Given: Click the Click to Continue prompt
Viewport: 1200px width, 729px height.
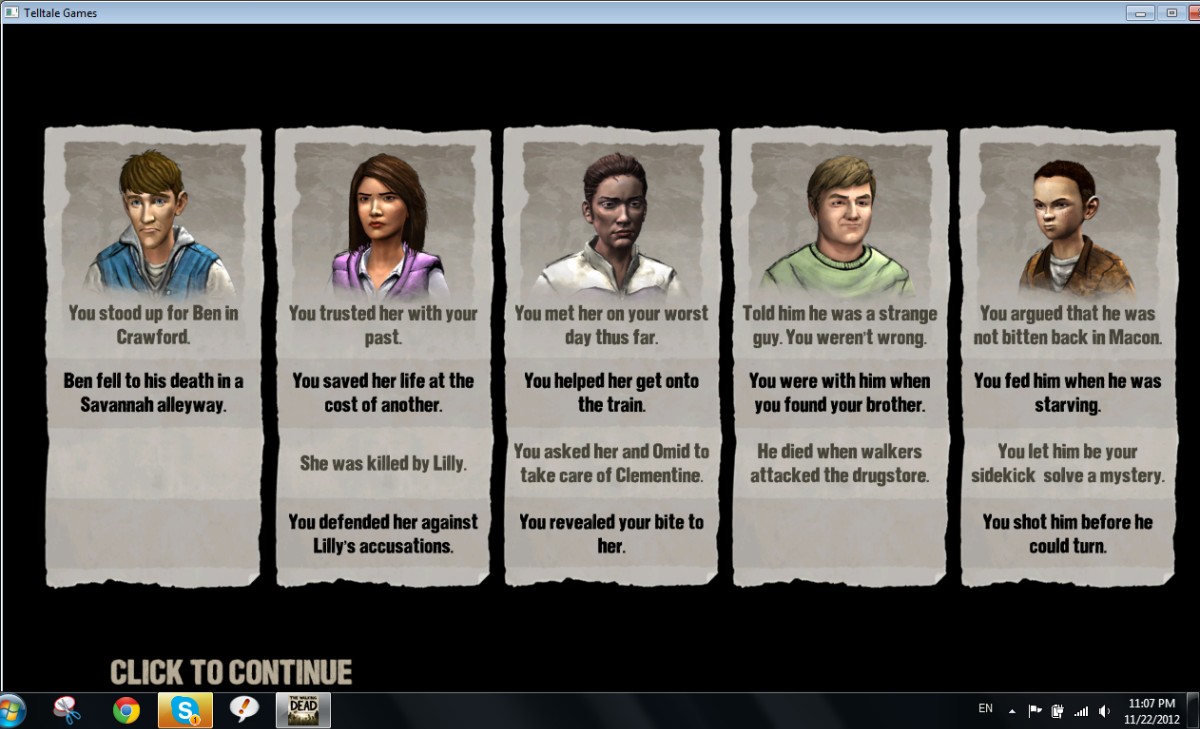Looking at the screenshot, I should coord(231,671).
